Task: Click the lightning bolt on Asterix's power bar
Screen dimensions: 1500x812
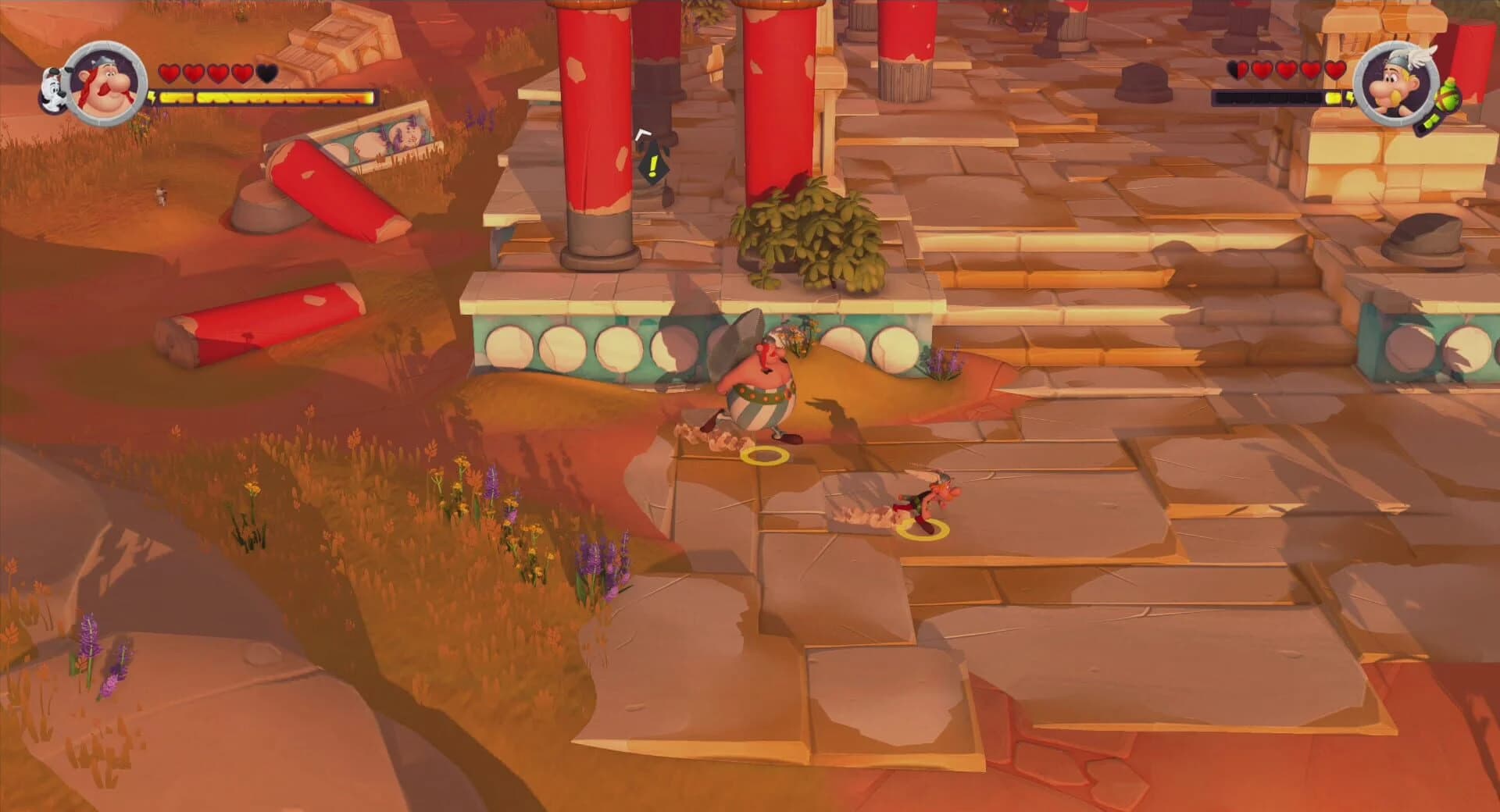Action: pyautogui.click(x=1351, y=98)
